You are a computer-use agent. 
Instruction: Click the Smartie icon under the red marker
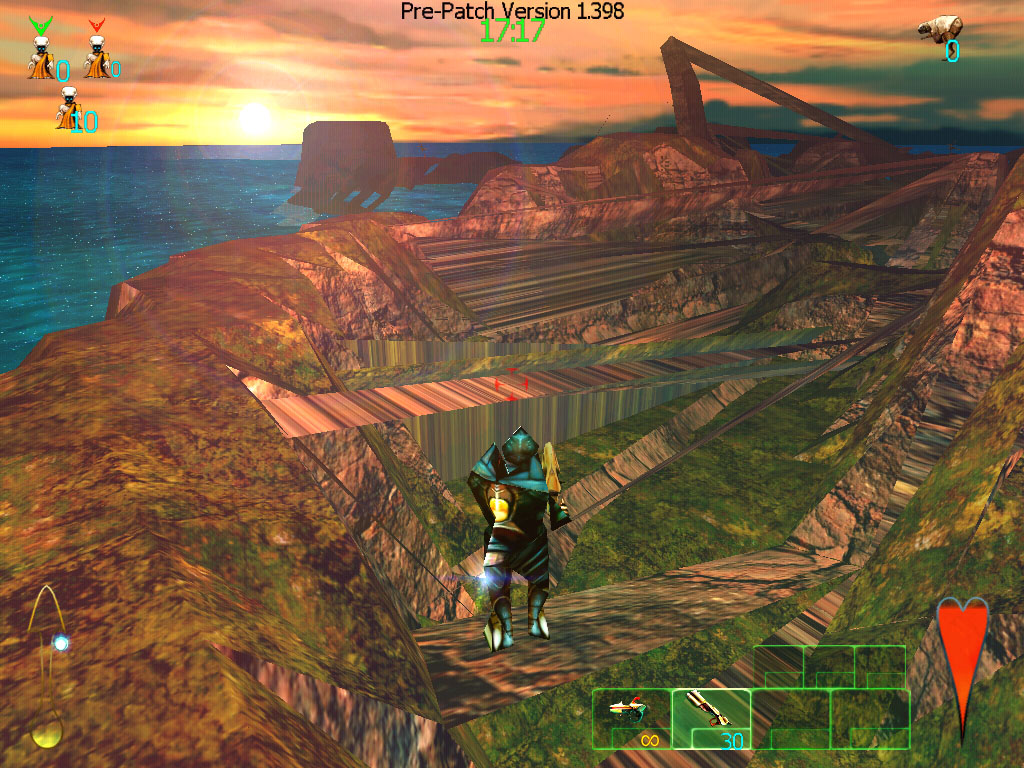click(97, 58)
